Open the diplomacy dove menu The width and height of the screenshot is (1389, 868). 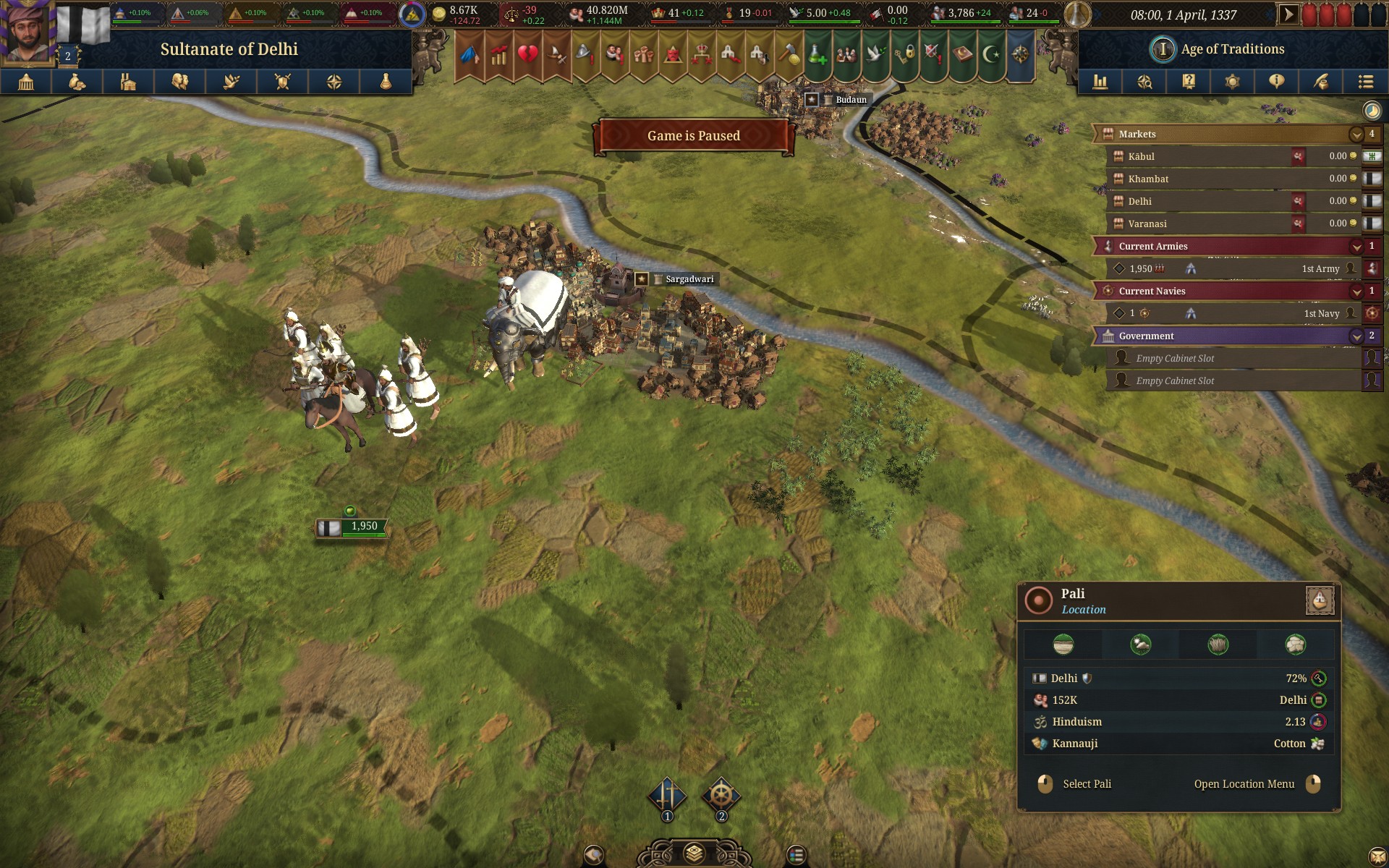coord(231,82)
